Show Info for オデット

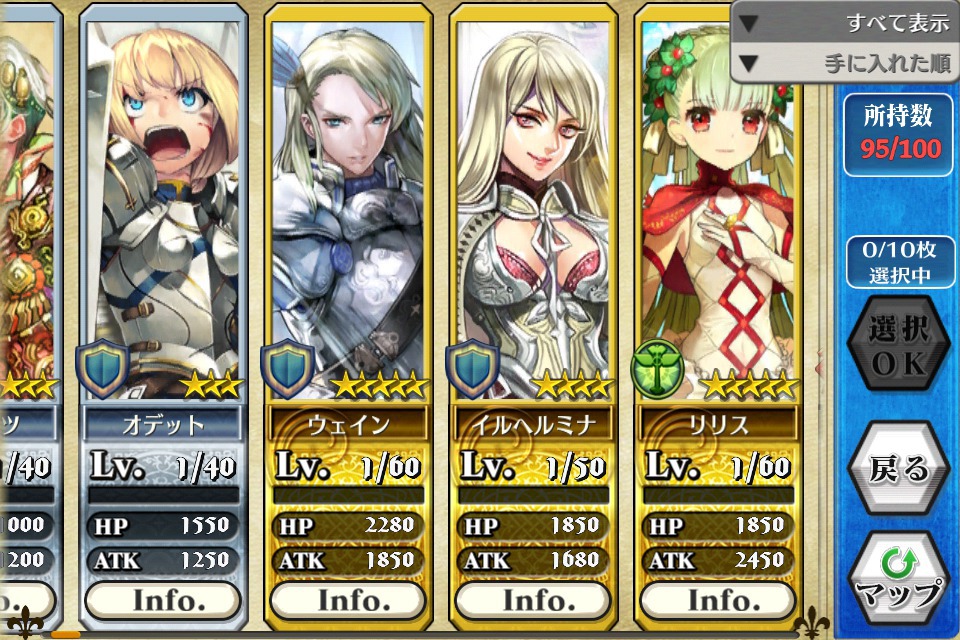[x=163, y=600]
